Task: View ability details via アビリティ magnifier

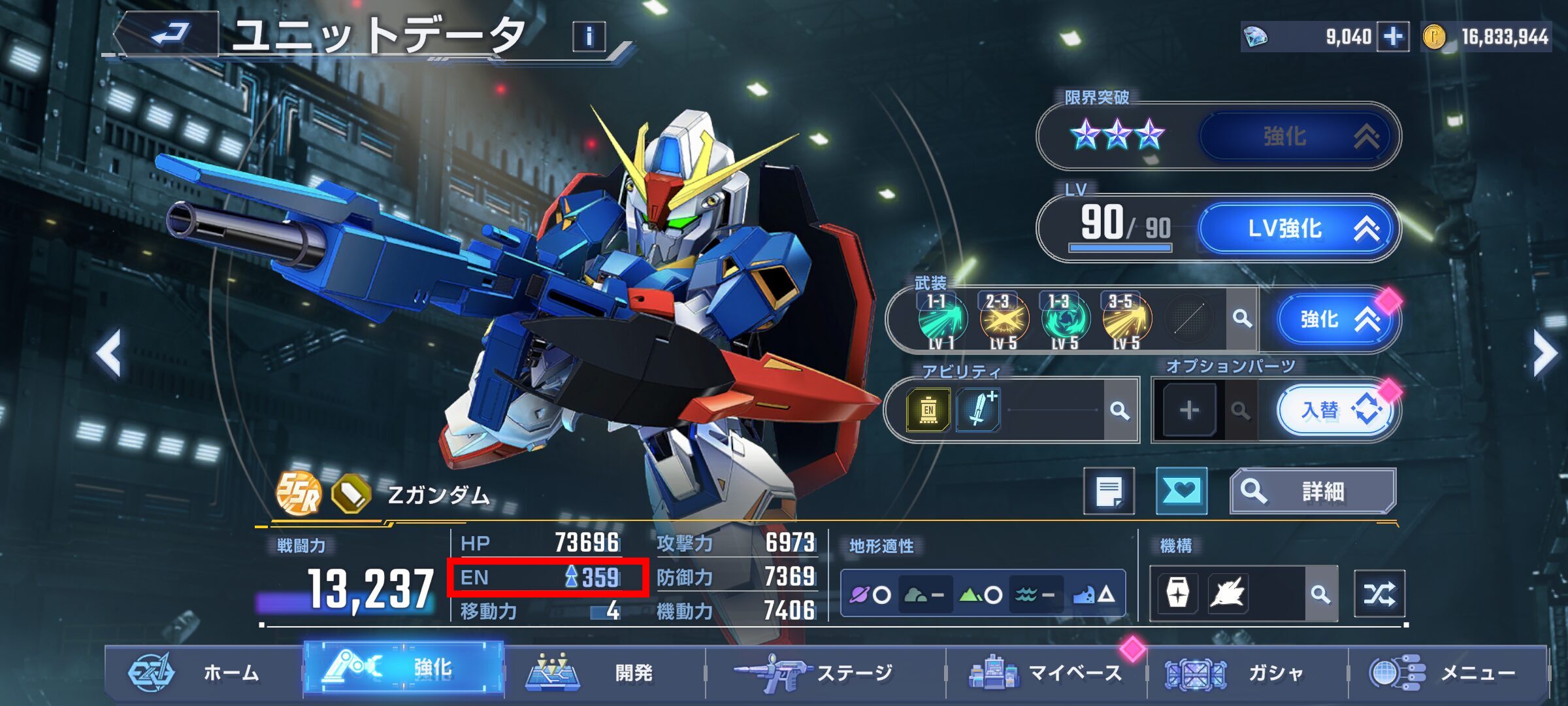Action: coord(1120,411)
